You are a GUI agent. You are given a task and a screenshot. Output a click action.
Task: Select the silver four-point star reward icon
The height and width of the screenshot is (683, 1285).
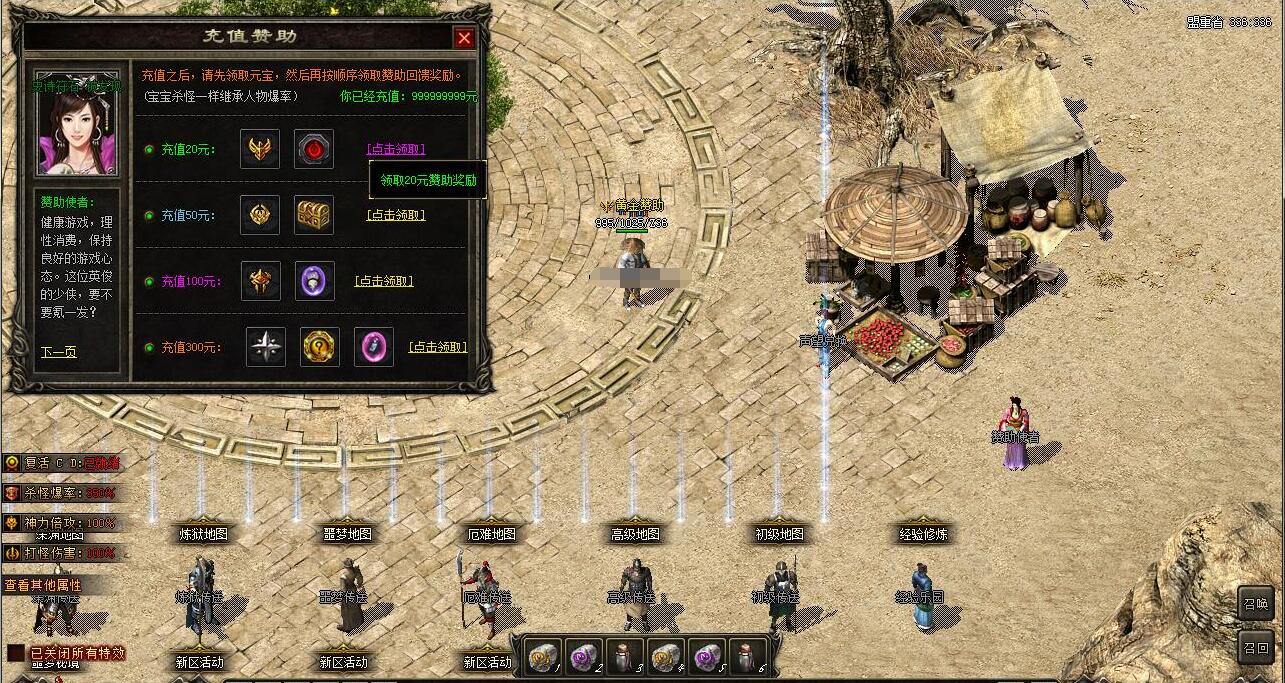[266, 347]
